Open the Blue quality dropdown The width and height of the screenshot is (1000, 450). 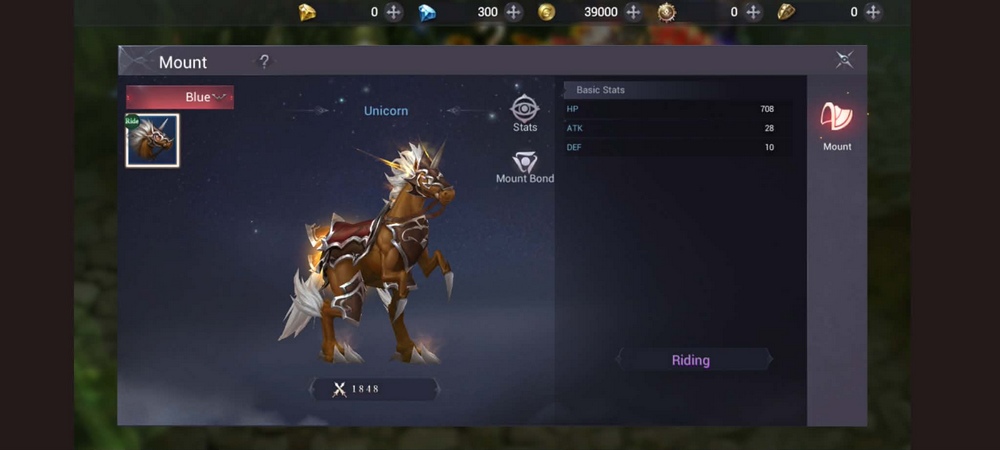pos(180,97)
